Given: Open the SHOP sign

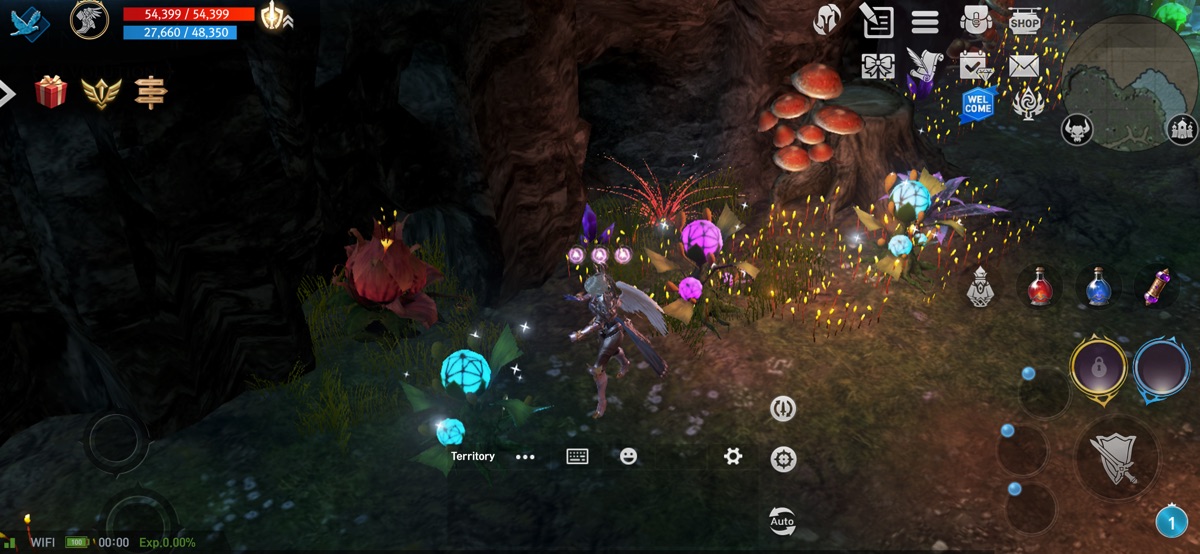Looking at the screenshot, I should tap(1024, 21).
